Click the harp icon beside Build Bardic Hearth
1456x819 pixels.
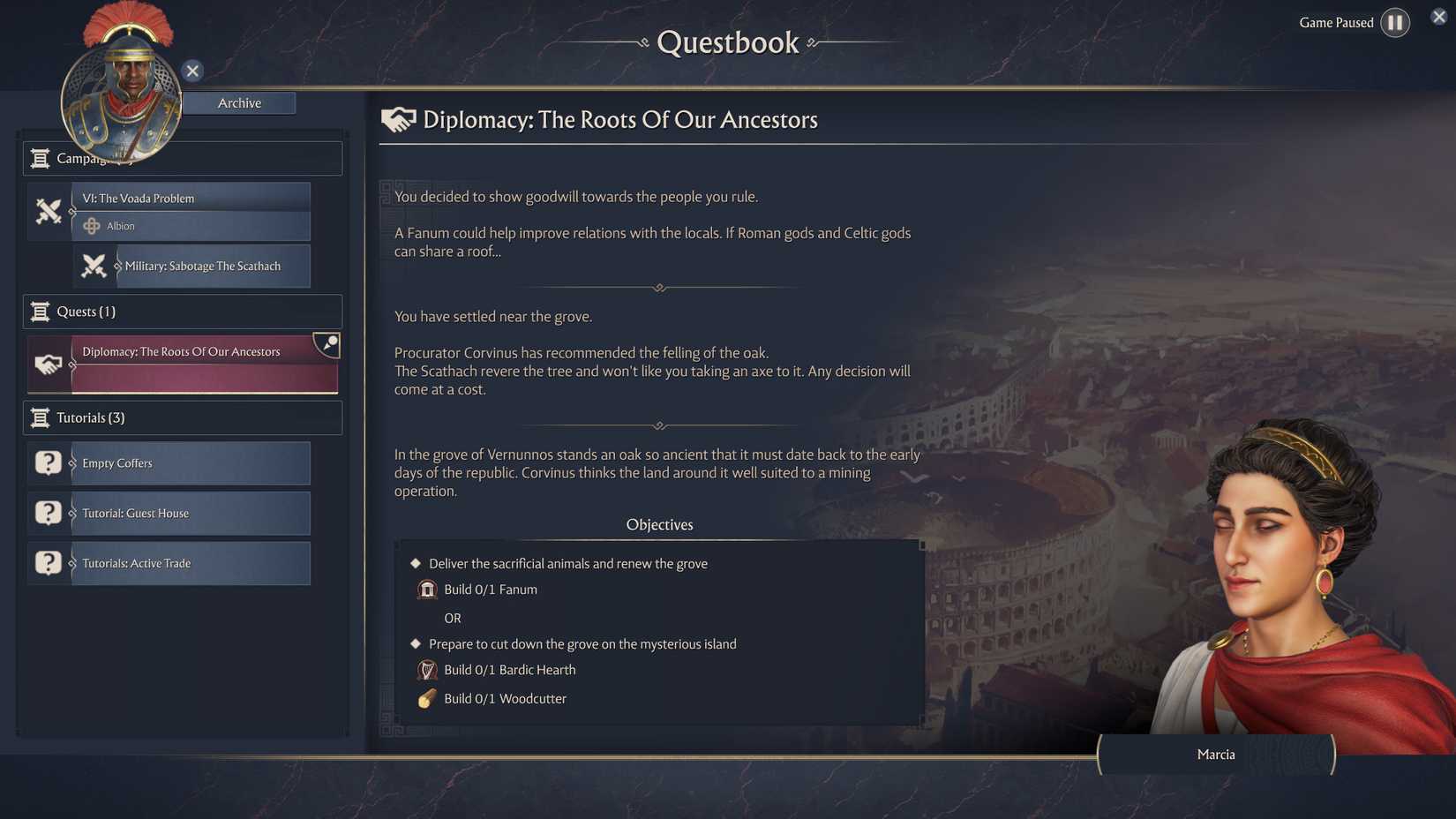(427, 670)
